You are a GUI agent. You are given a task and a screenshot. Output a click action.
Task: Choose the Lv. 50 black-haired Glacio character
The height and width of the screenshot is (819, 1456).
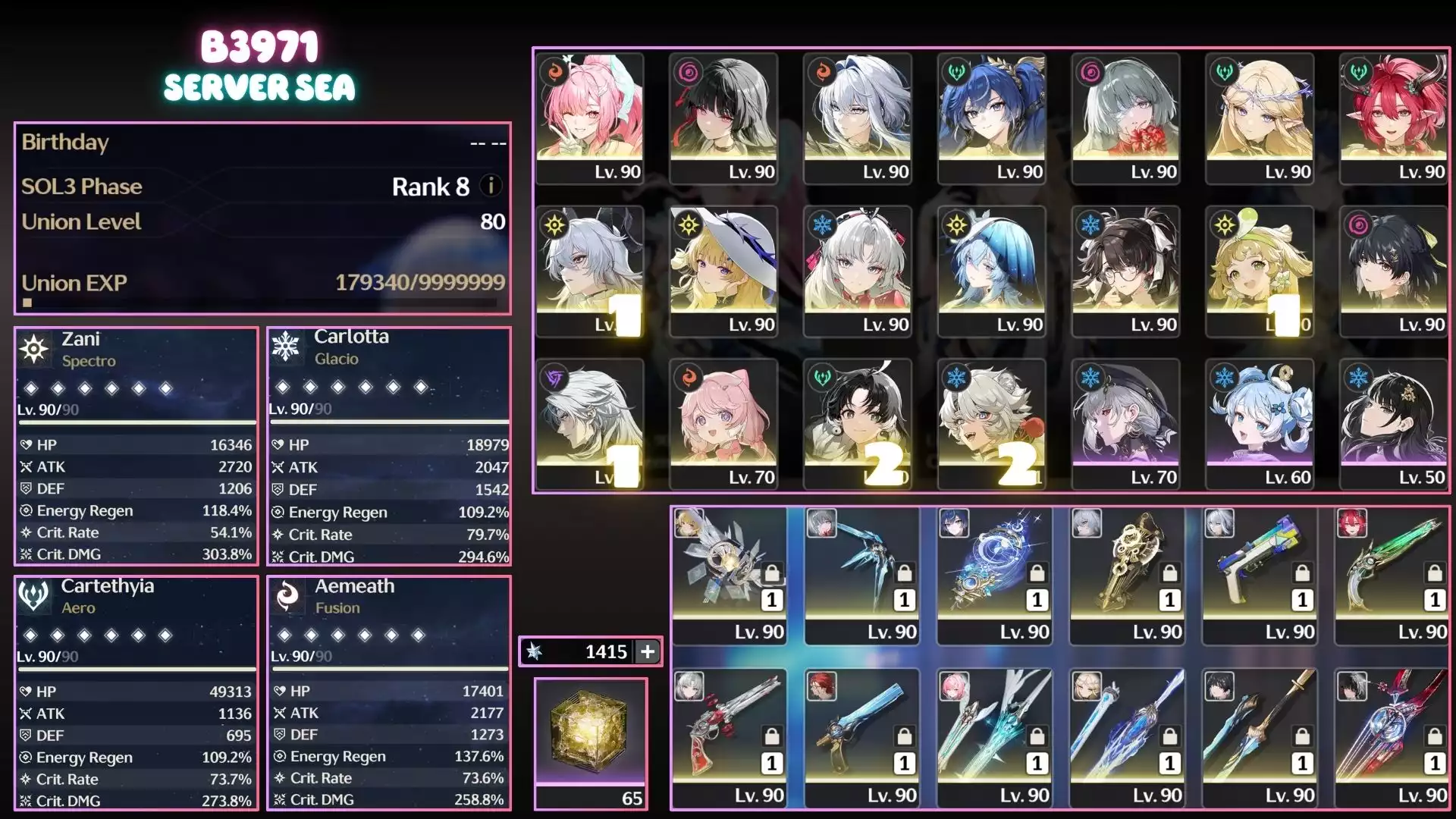pos(1393,424)
